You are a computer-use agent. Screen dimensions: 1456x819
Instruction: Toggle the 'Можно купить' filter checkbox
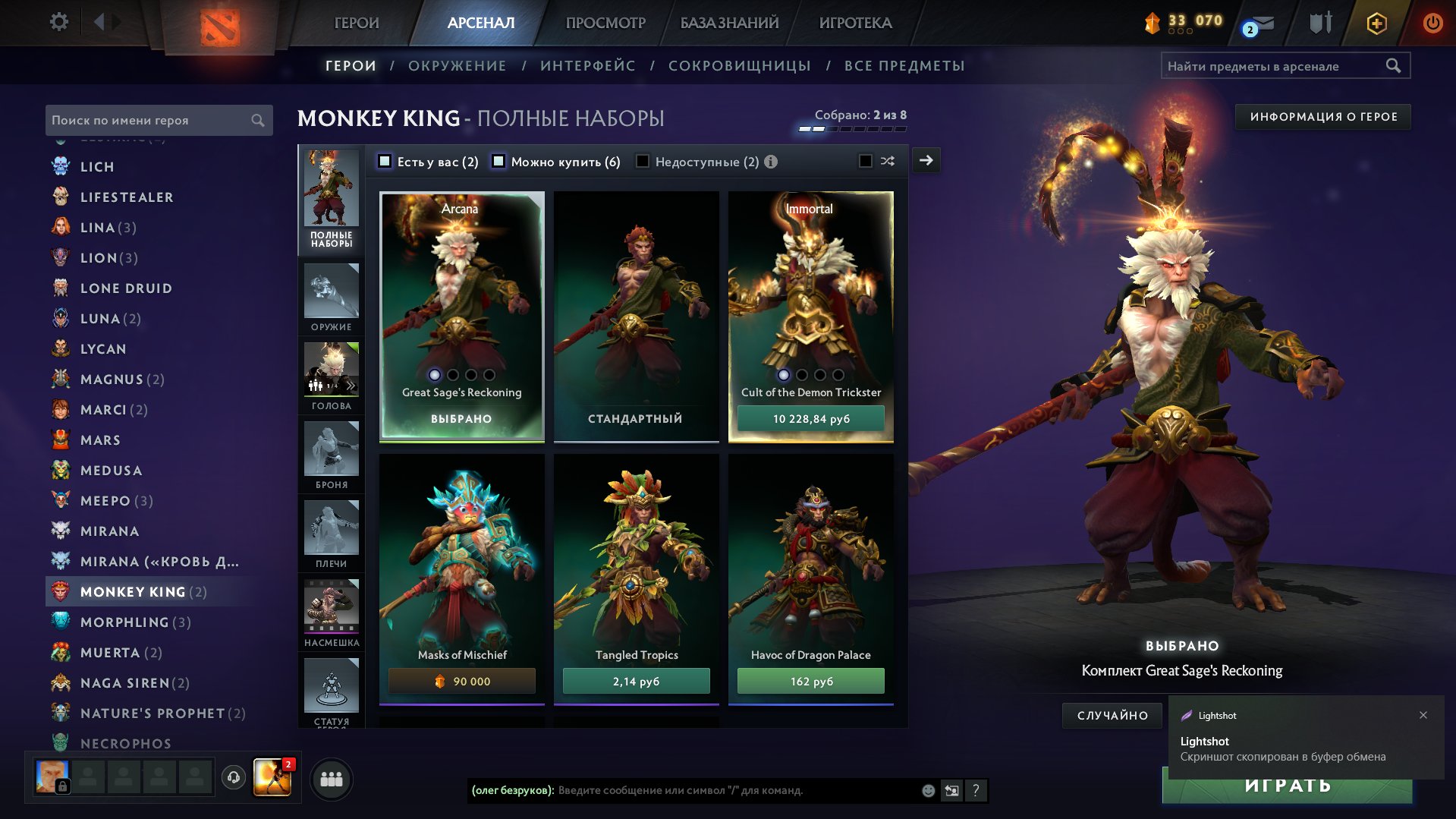(x=498, y=161)
